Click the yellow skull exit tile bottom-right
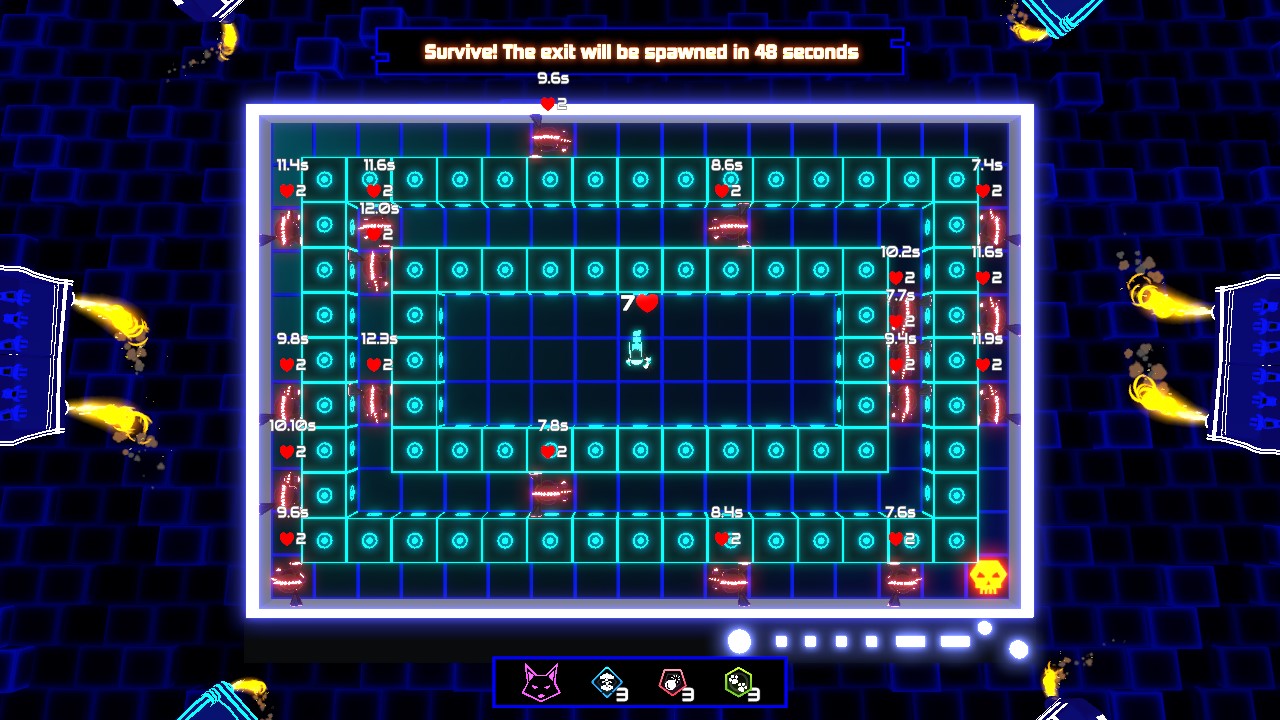 (986, 575)
